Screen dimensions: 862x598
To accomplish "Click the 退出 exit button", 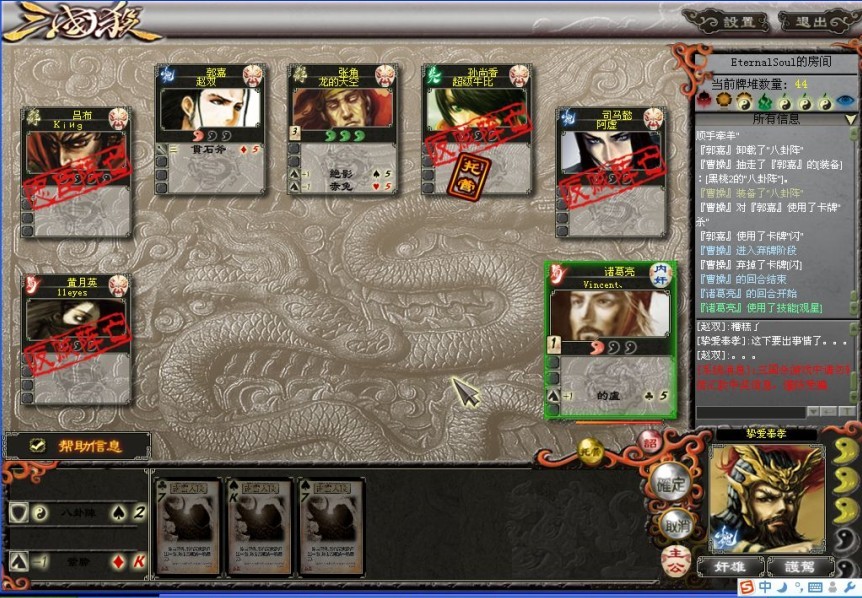I will coord(811,21).
